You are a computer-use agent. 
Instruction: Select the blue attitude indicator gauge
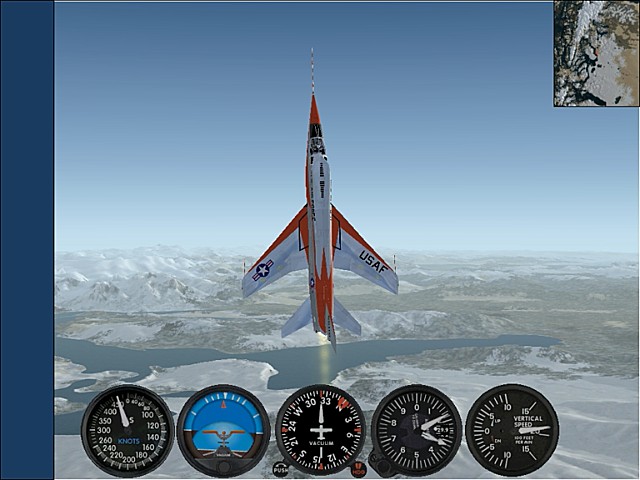223,430
